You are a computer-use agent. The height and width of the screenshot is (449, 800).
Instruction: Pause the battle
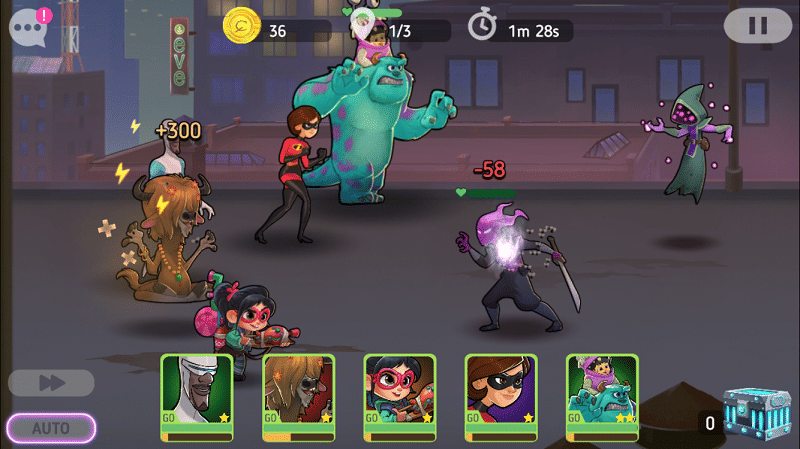[757, 25]
